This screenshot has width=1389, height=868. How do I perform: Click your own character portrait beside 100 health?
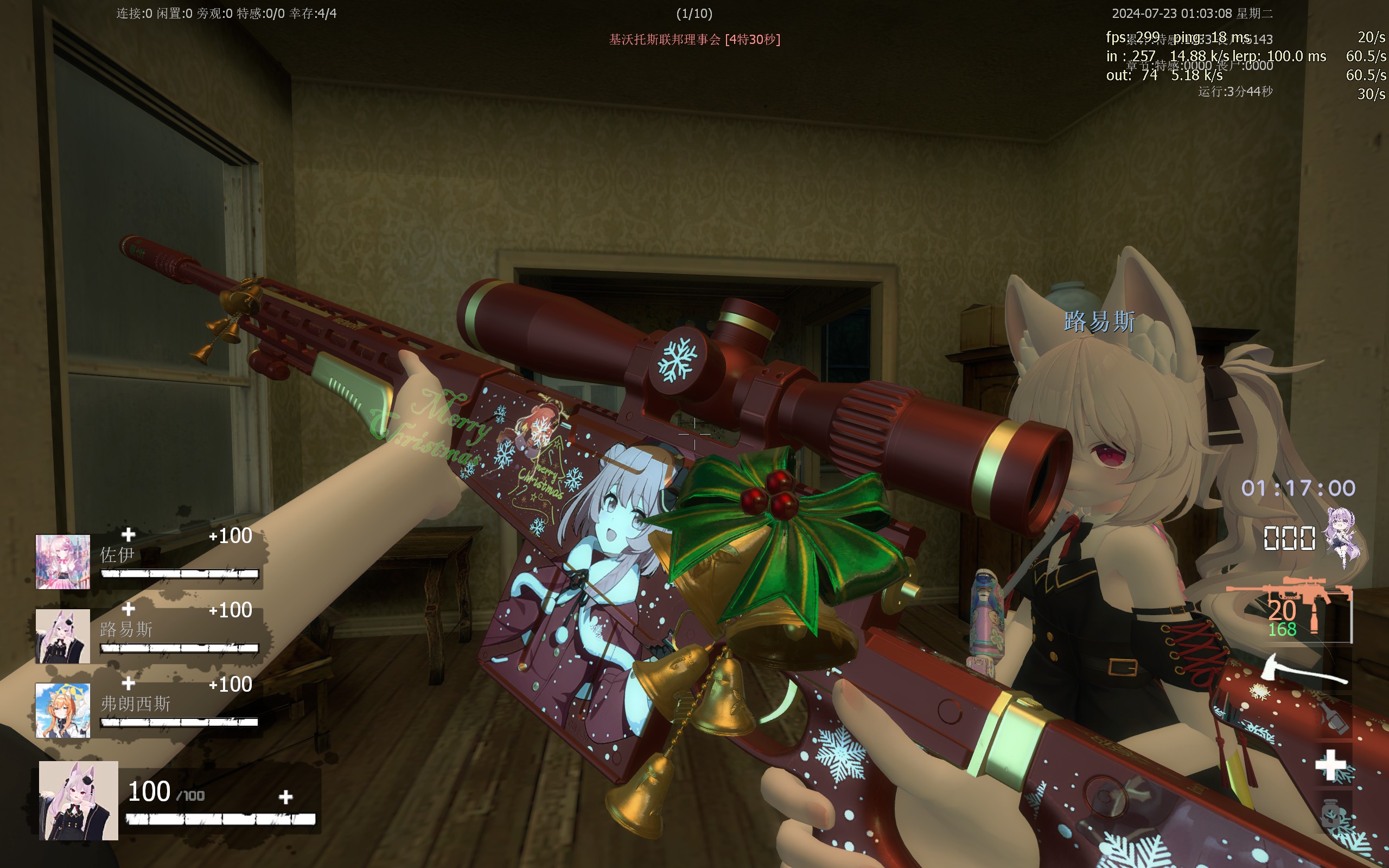coord(79,800)
